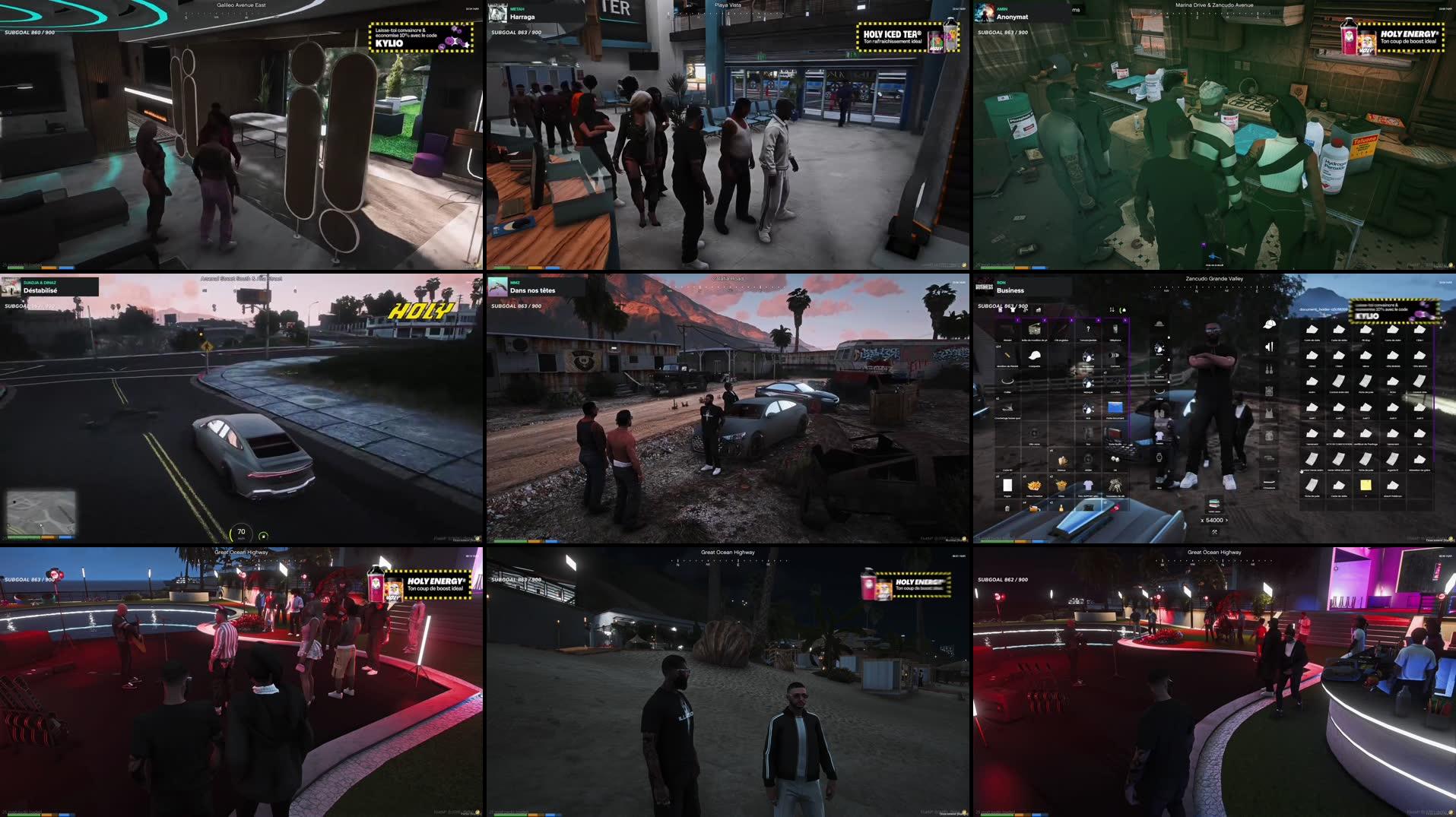
Task: Click the earrings equipment slot icon
Action: [x=1270, y=369]
